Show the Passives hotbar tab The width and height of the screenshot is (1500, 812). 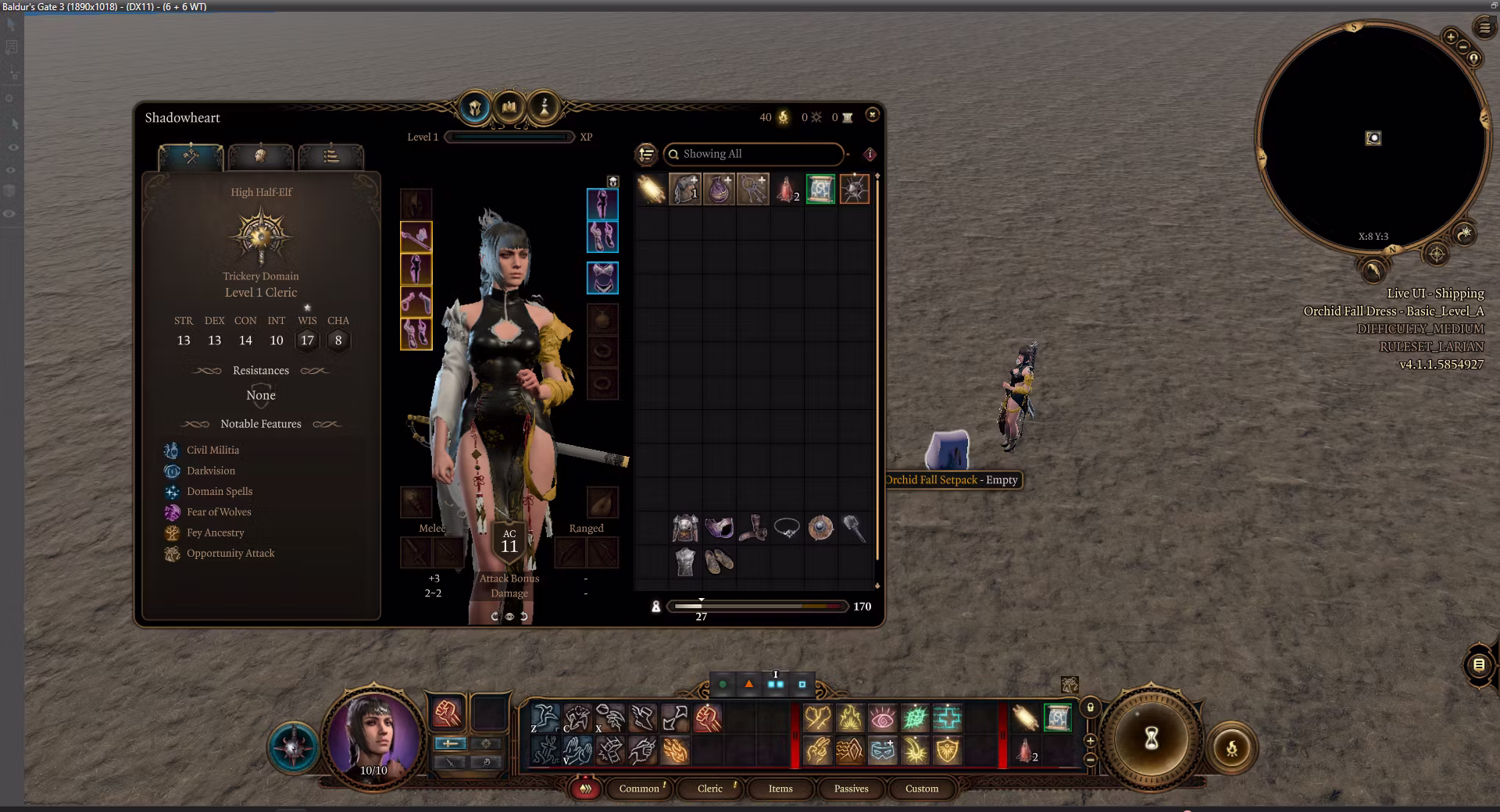click(851, 789)
